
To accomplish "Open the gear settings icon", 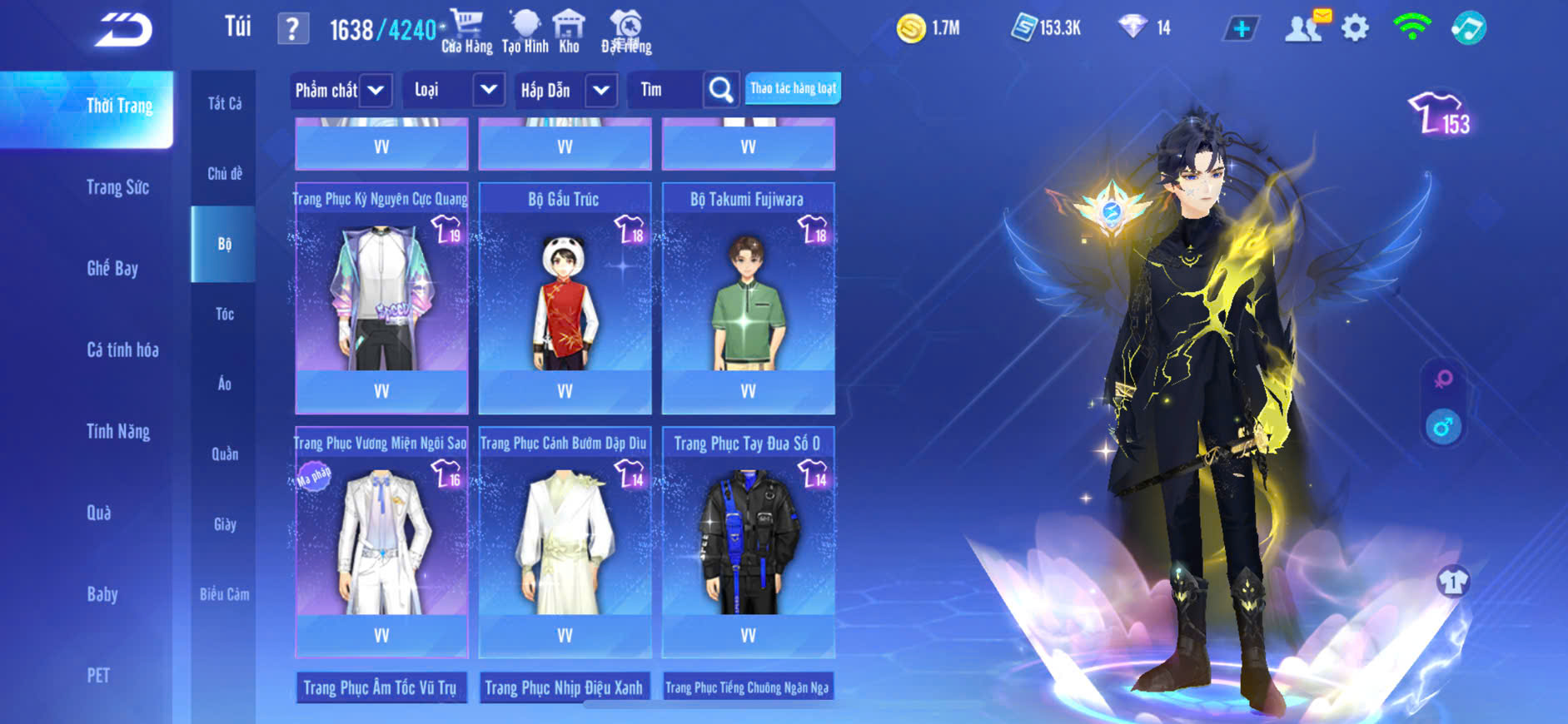I will (1355, 28).
